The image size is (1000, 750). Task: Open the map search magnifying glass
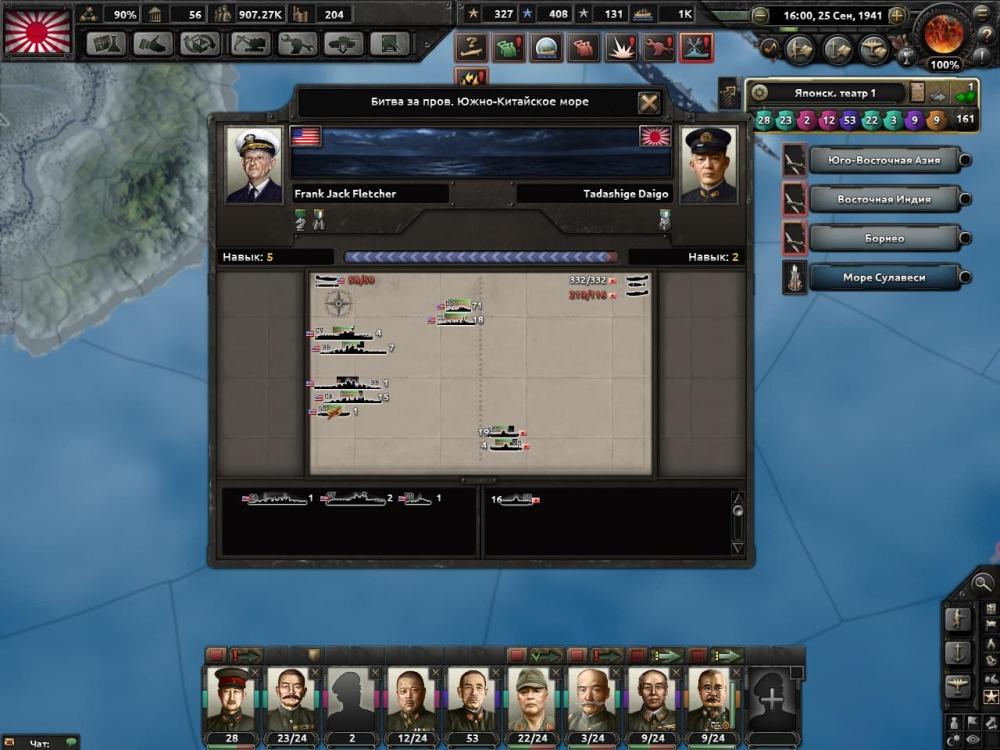click(983, 583)
